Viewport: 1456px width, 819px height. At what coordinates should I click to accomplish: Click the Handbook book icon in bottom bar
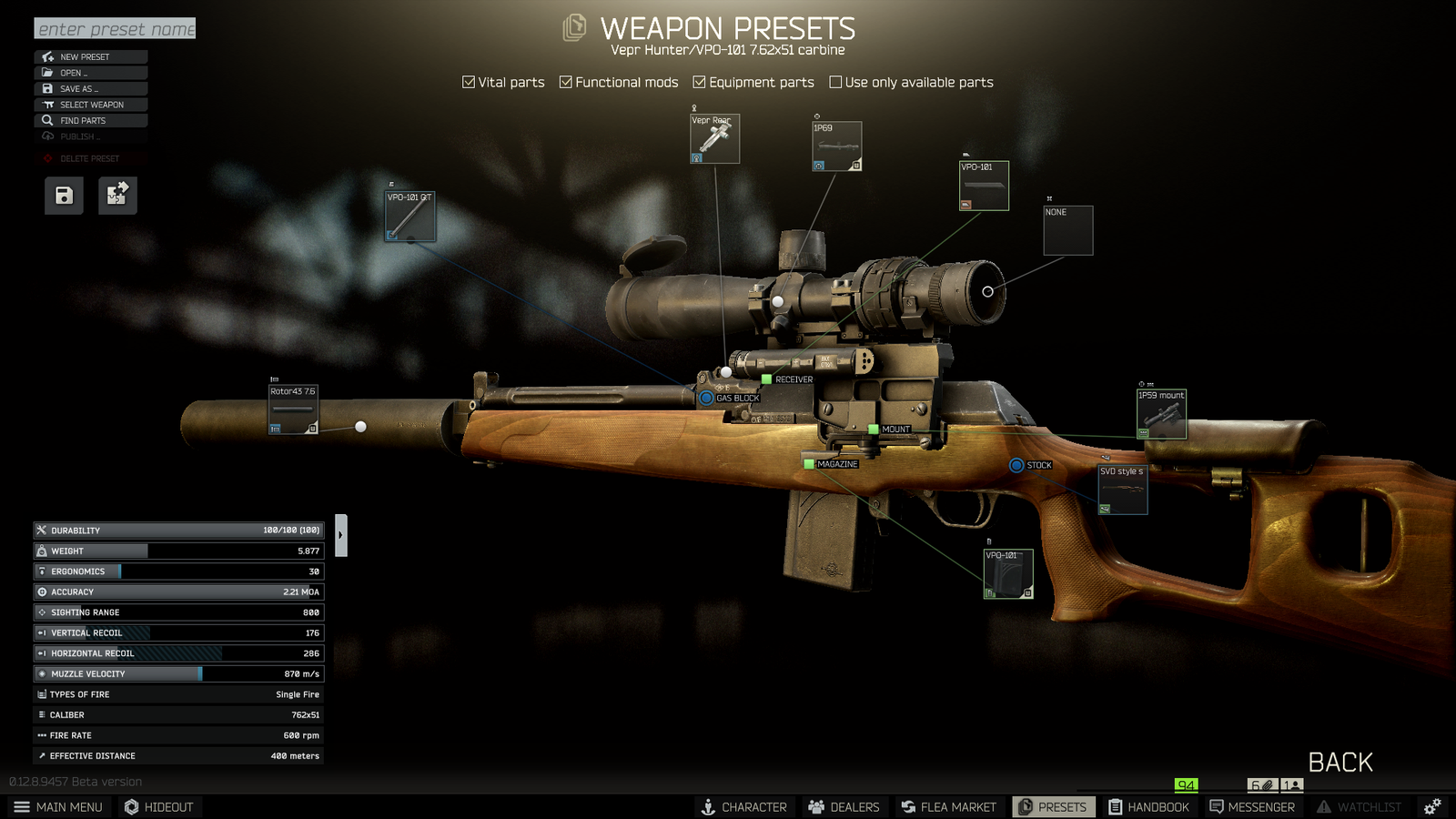(x=1114, y=806)
